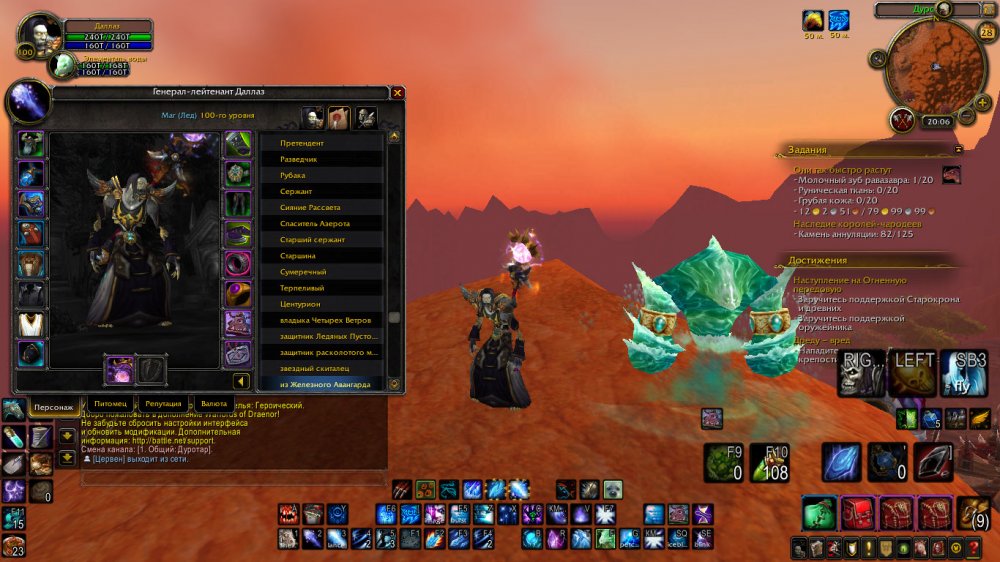Use the F10 action slot showing 108
The image size is (1000, 562).
click(x=769, y=463)
